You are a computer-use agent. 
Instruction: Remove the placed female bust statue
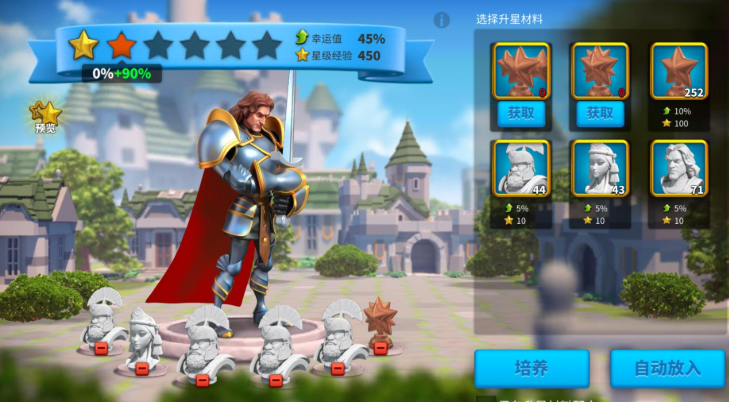(x=142, y=368)
